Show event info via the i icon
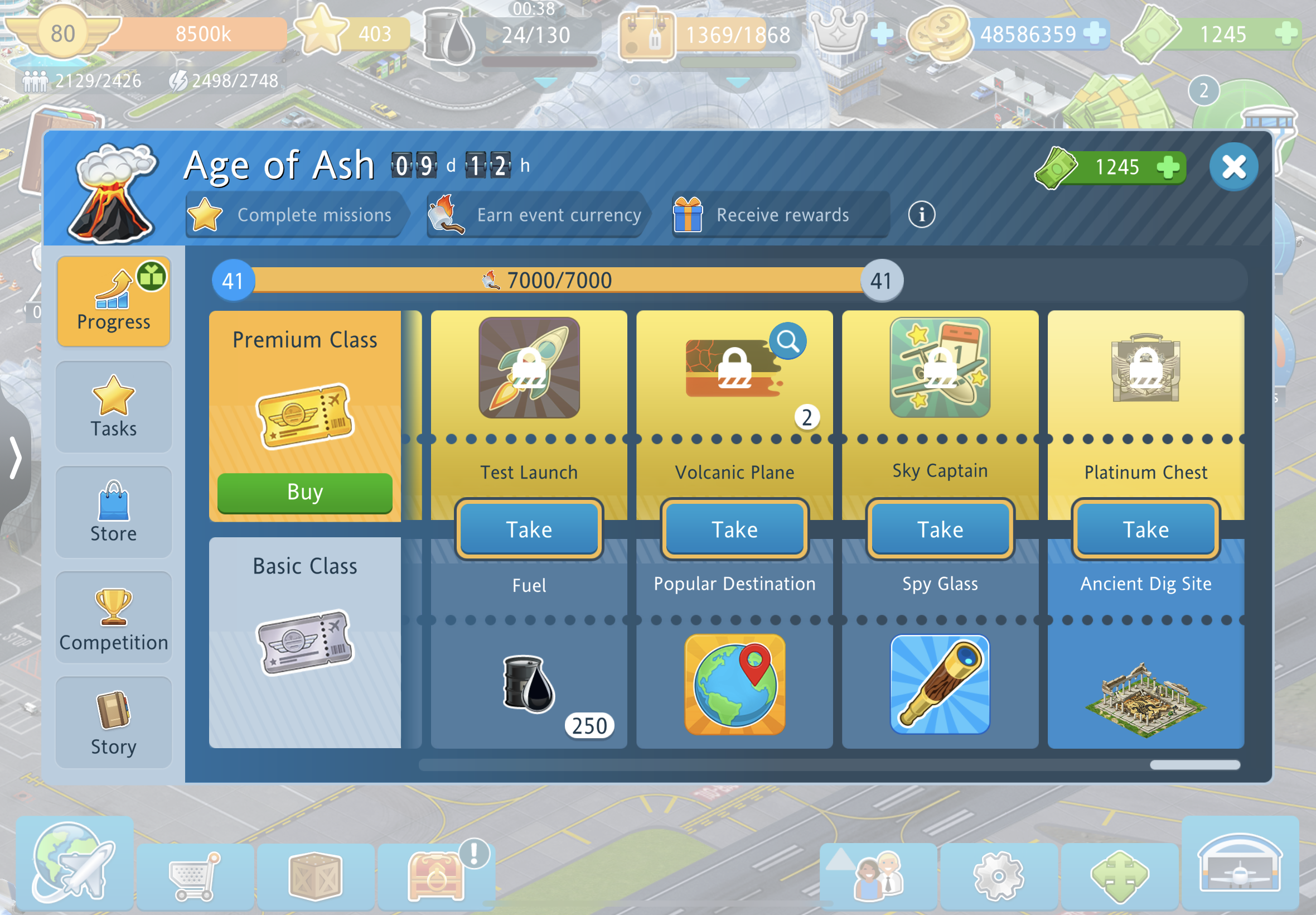 (921, 215)
